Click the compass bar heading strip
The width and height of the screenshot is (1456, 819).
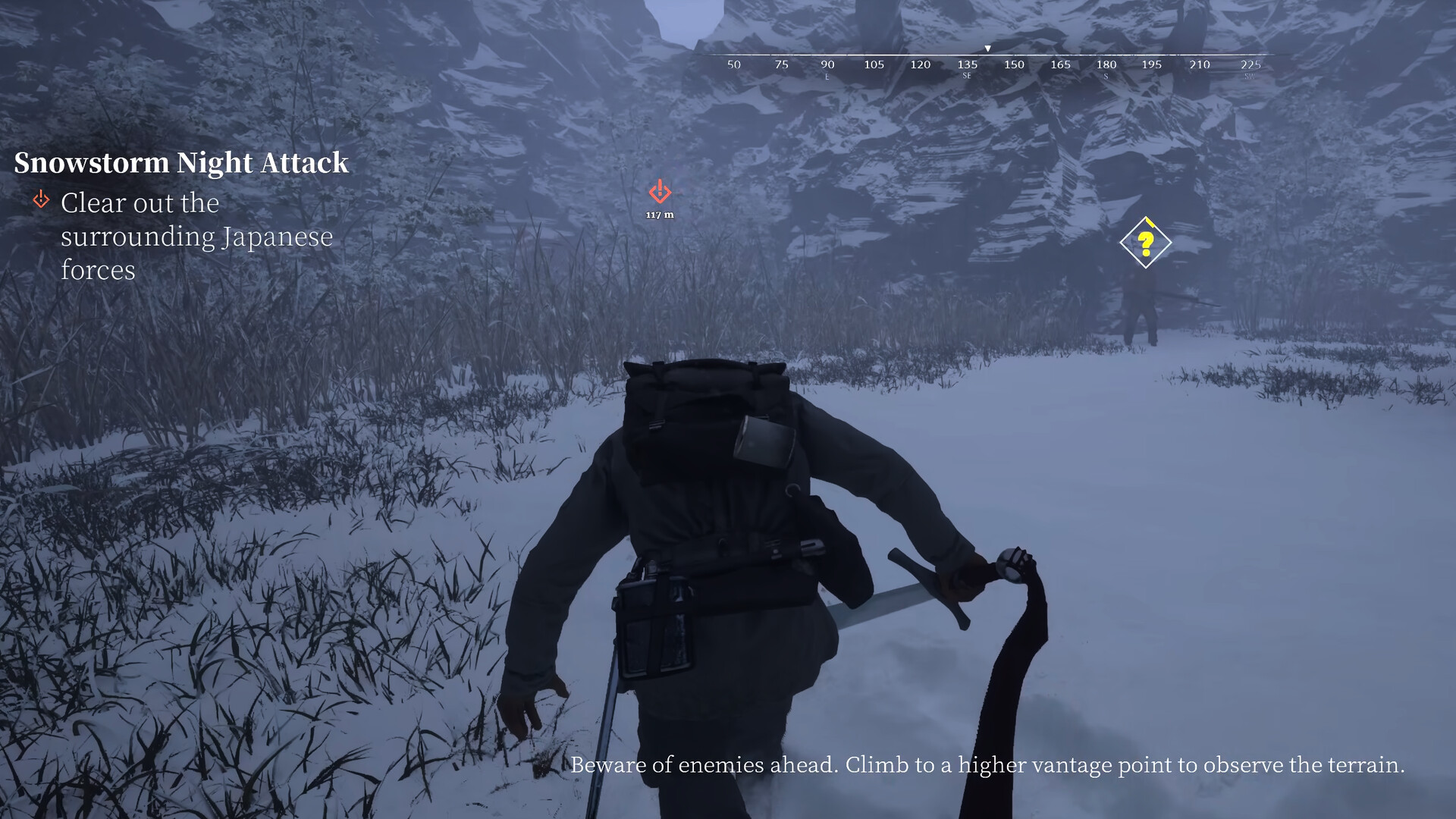(990, 64)
